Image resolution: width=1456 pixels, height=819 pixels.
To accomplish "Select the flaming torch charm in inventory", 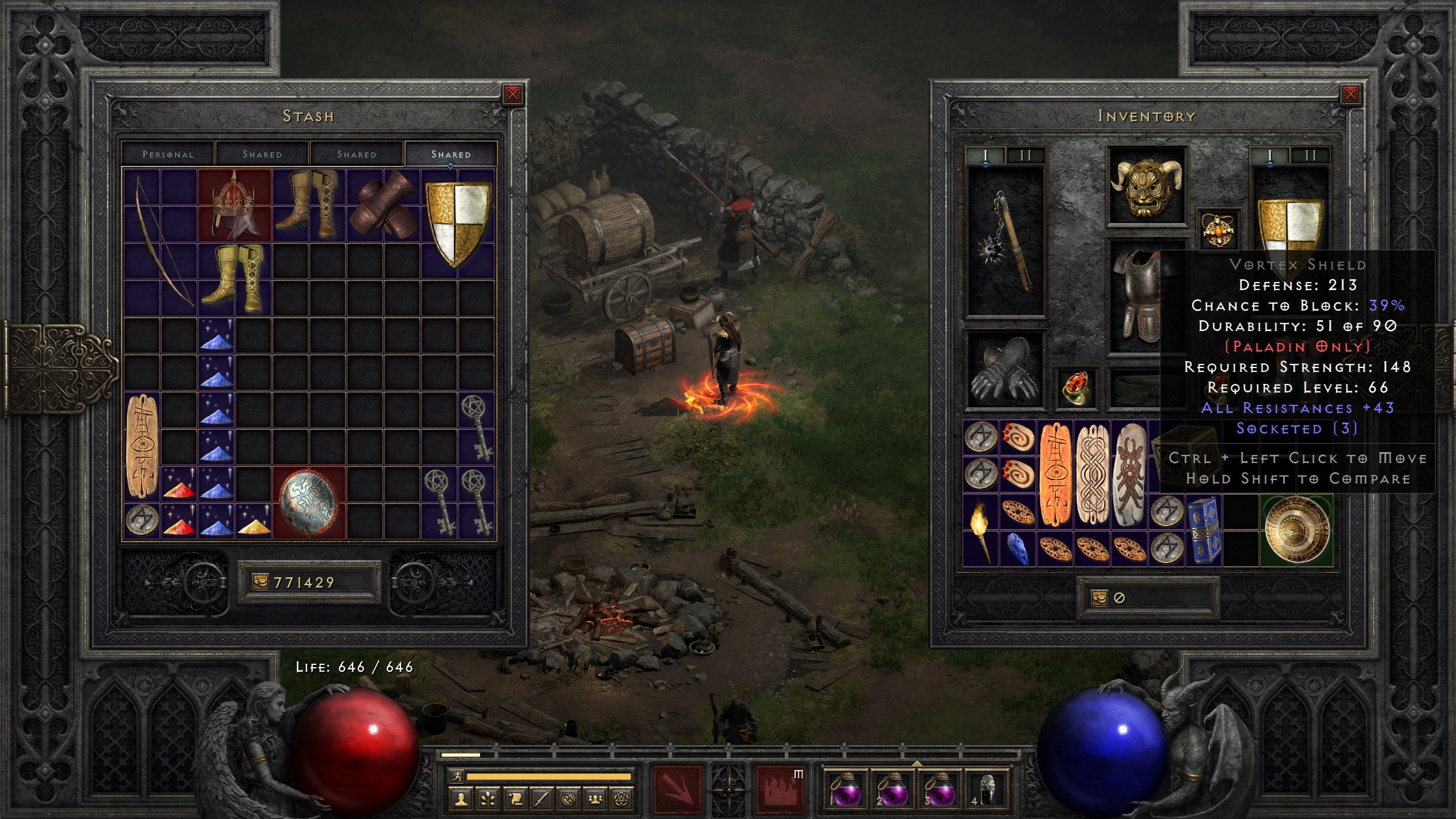I will (979, 530).
